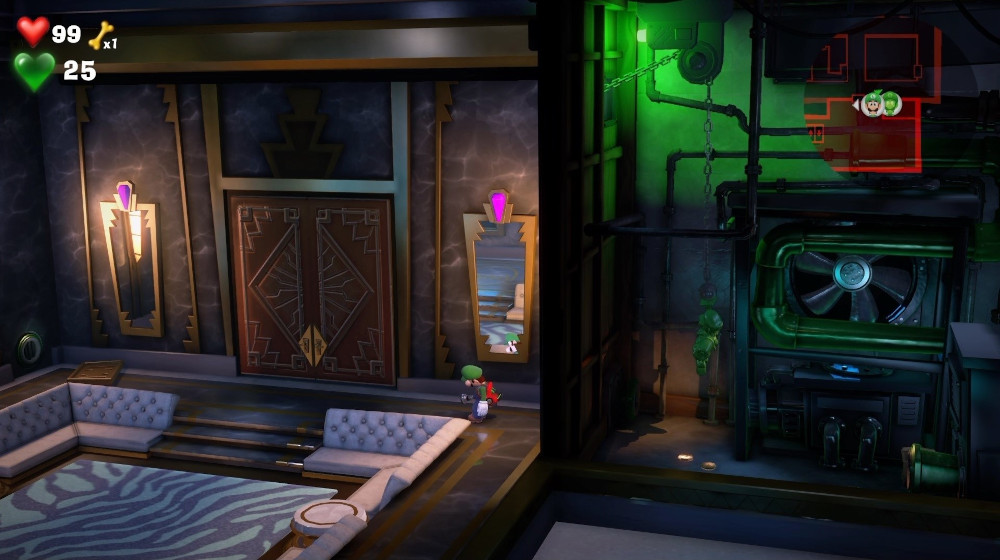The width and height of the screenshot is (1000, 560).
Task: Open the red floor minimap
Action: point(875,100)
